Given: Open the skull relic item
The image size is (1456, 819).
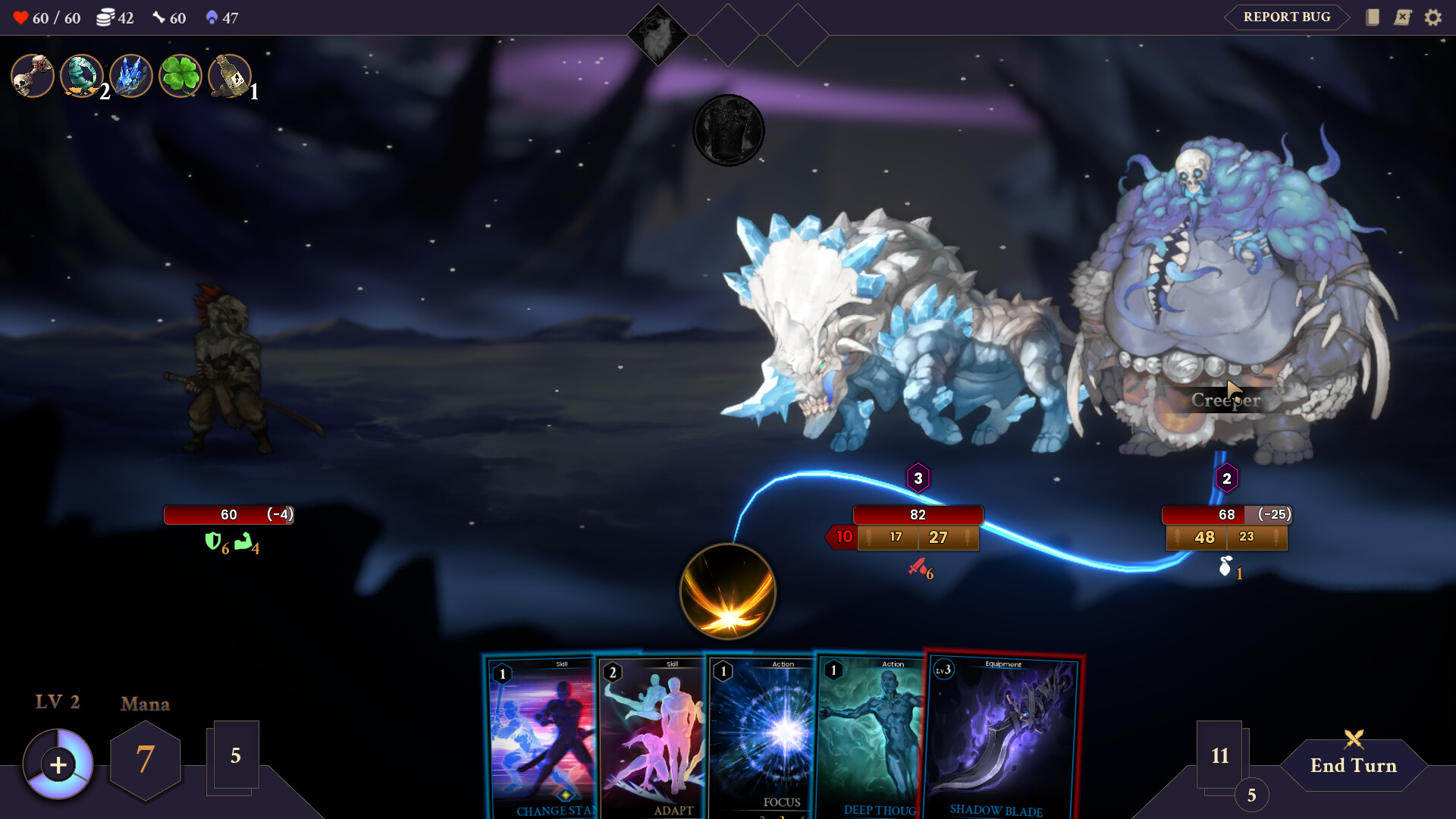Looking at the screenshot, I should point(32,76).
